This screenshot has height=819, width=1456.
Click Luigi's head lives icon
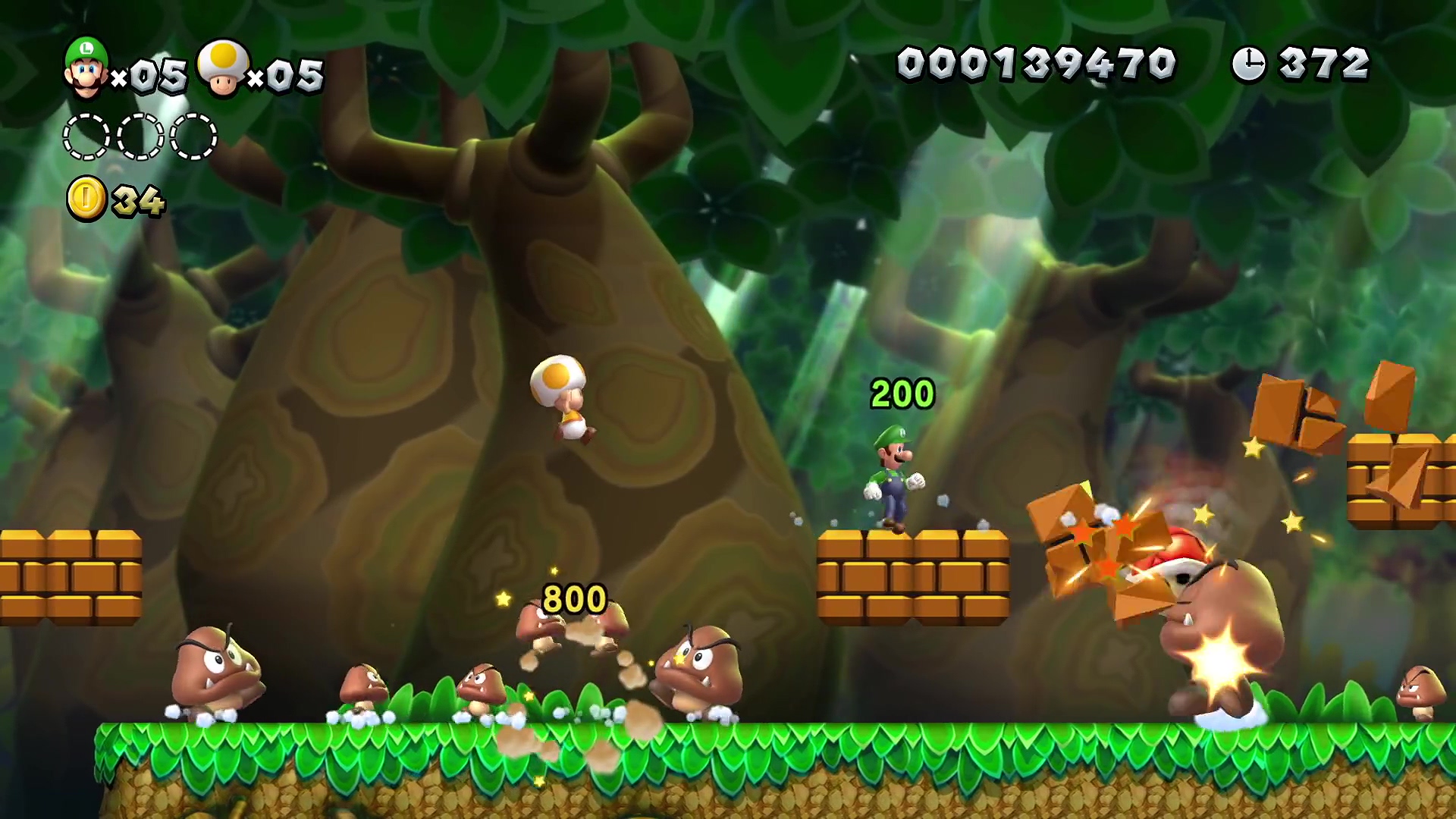click(86, 67)
